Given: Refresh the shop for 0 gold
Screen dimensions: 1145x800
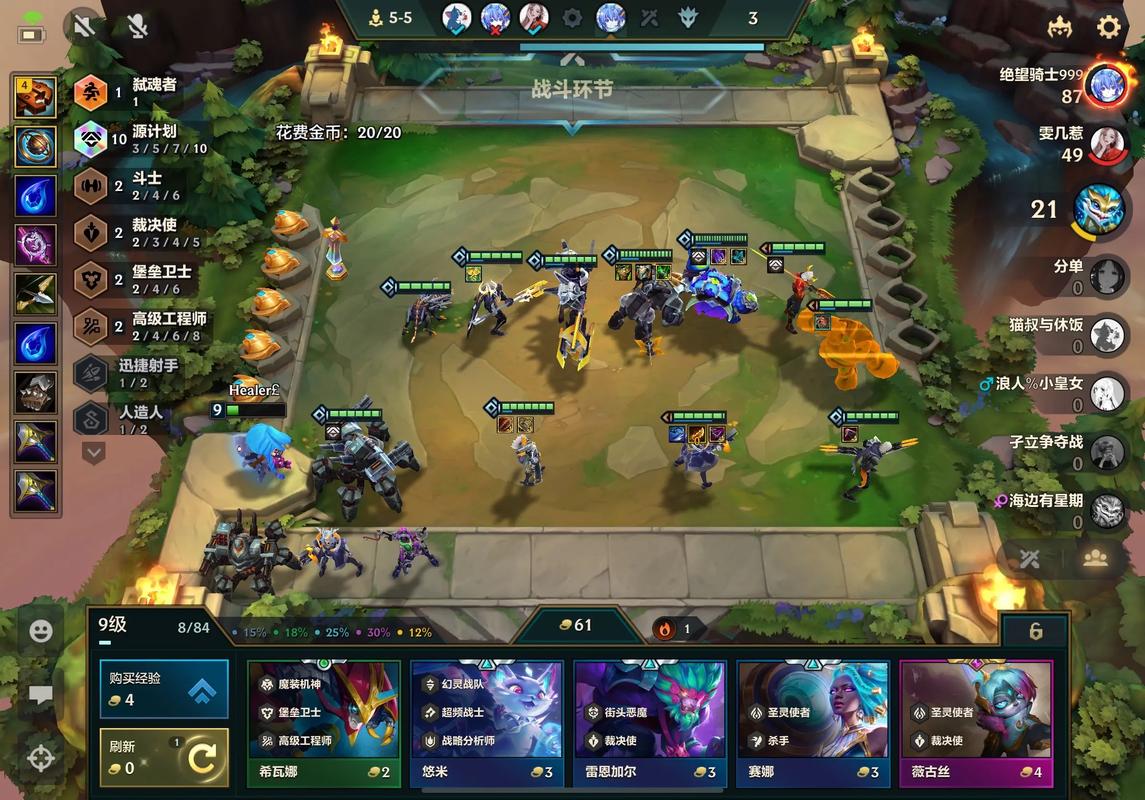Looking at the screenshot, I should coord(164,757).
